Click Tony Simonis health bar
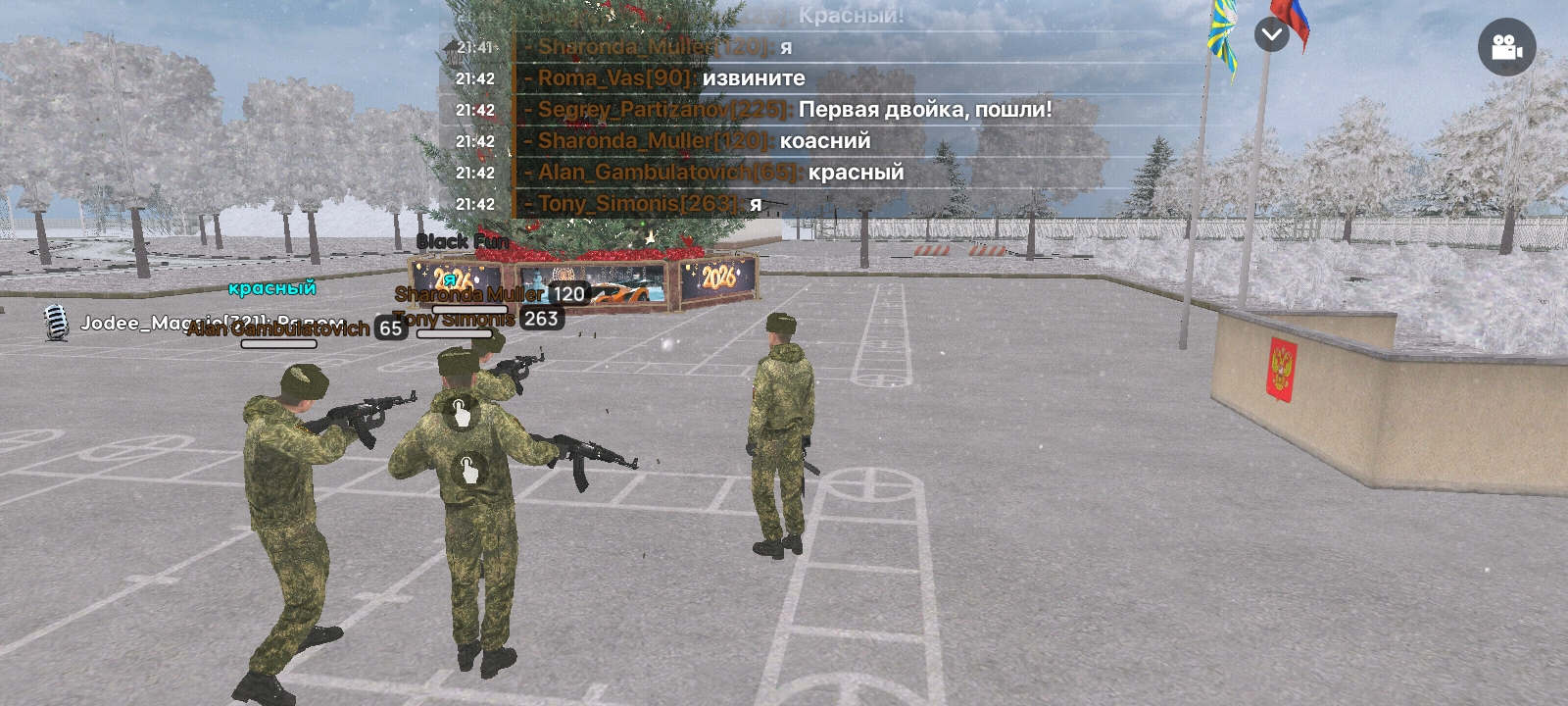 pos(456,333)
